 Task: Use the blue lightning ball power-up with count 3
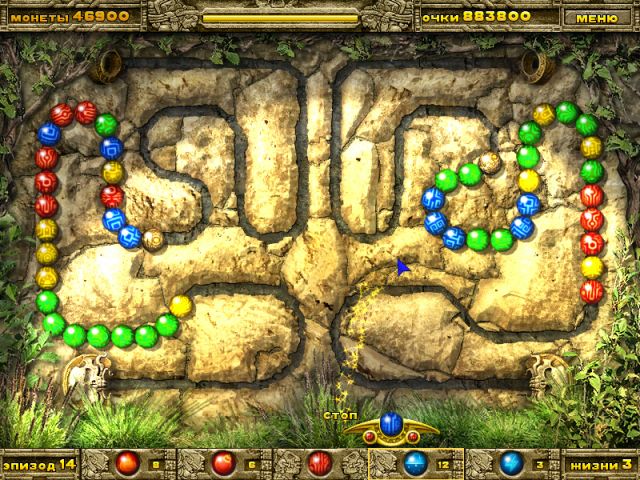tap(511, 463)
